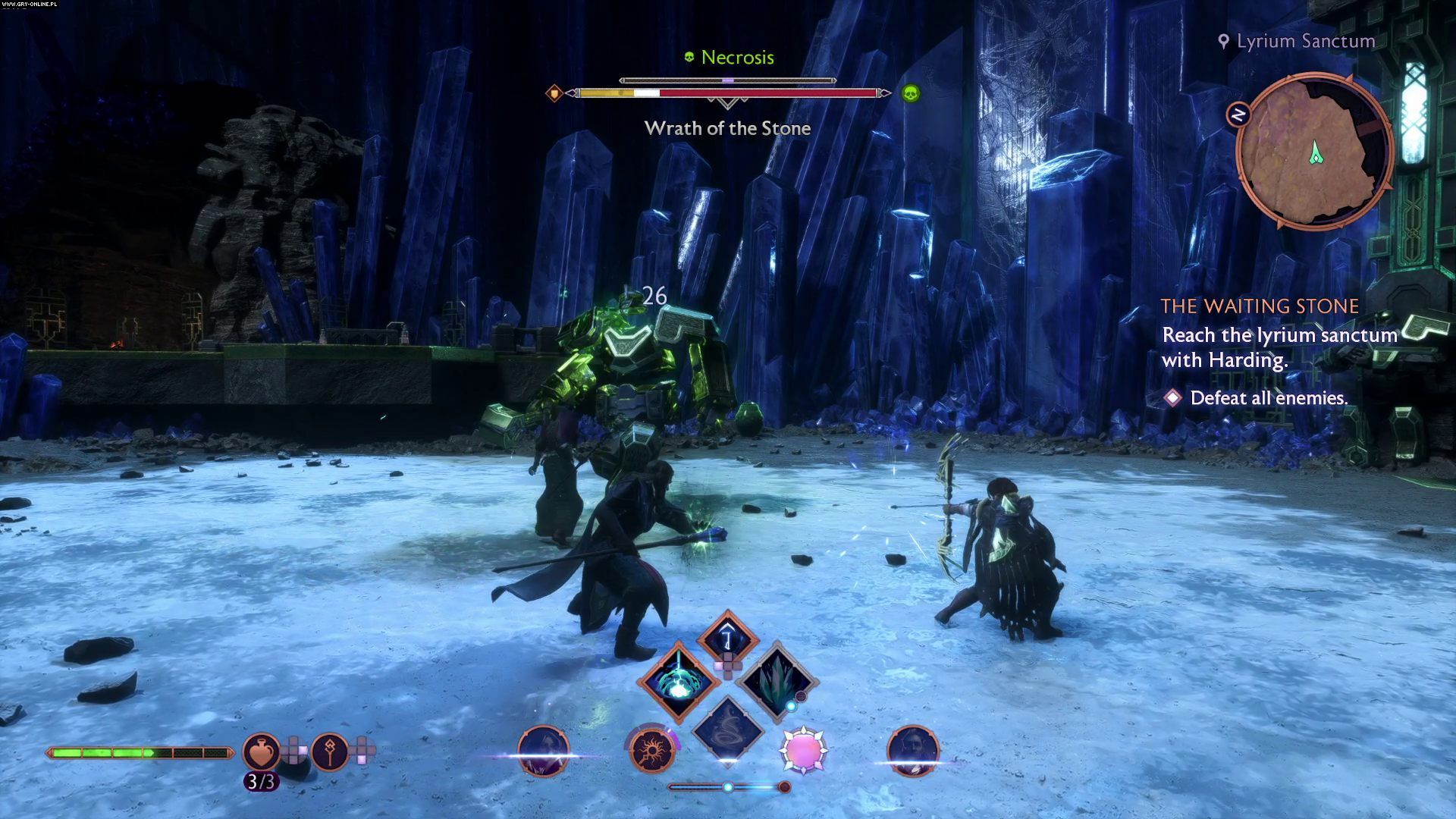Open the circular minimap
This screenshot has width=1456, height=819.
(1314, 152)
